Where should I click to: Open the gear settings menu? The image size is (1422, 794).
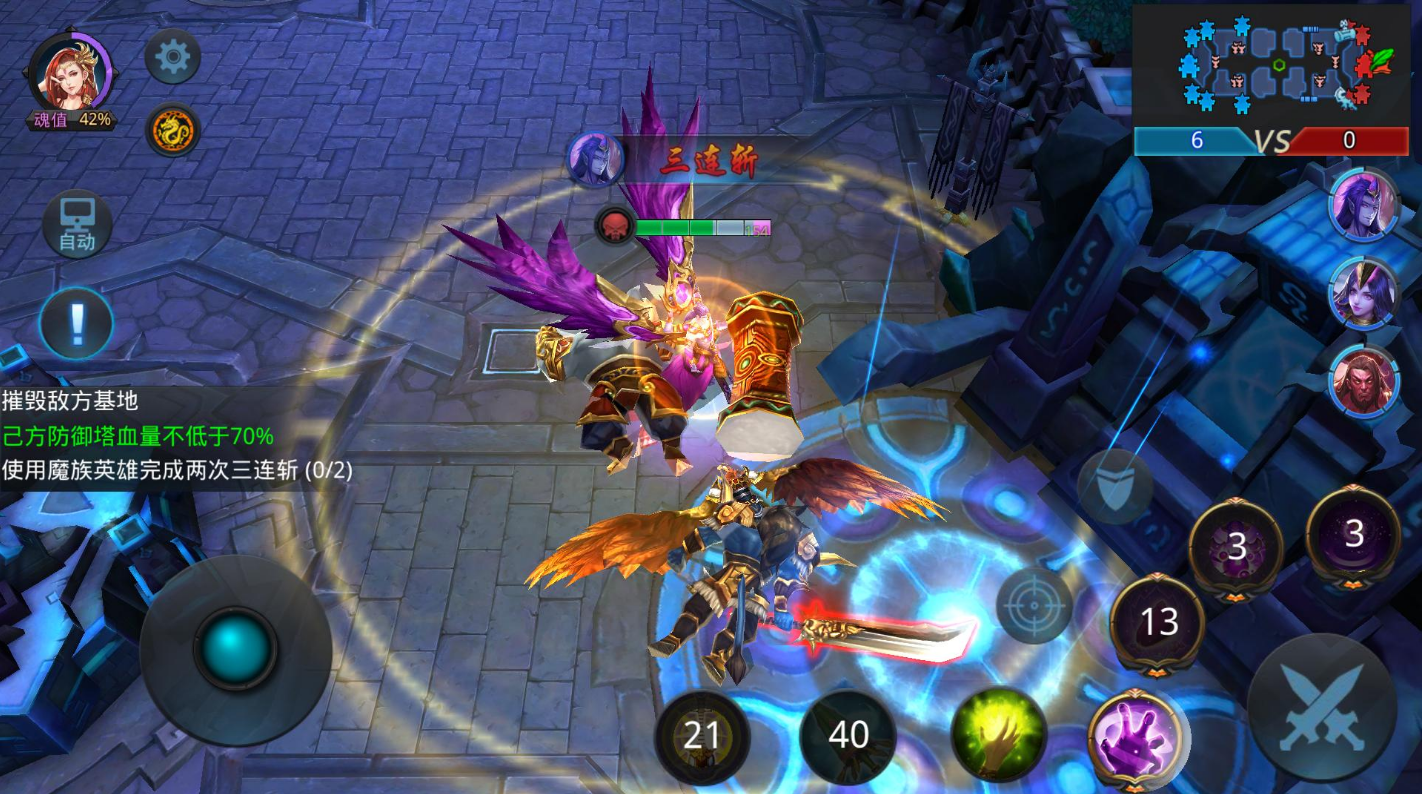coord(173,57)
